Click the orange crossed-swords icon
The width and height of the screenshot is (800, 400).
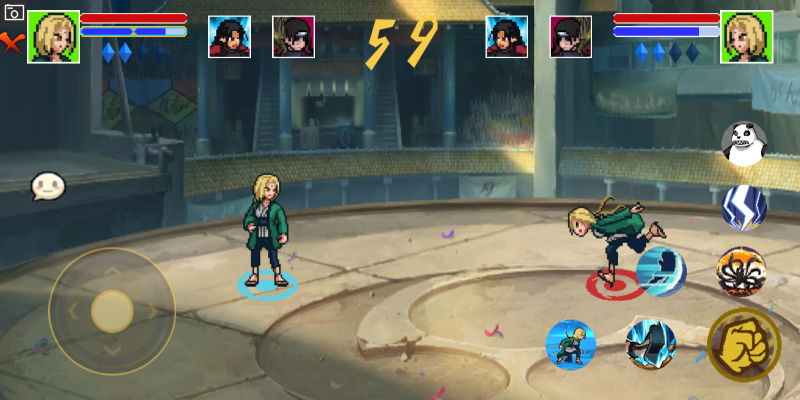(12, 42)
